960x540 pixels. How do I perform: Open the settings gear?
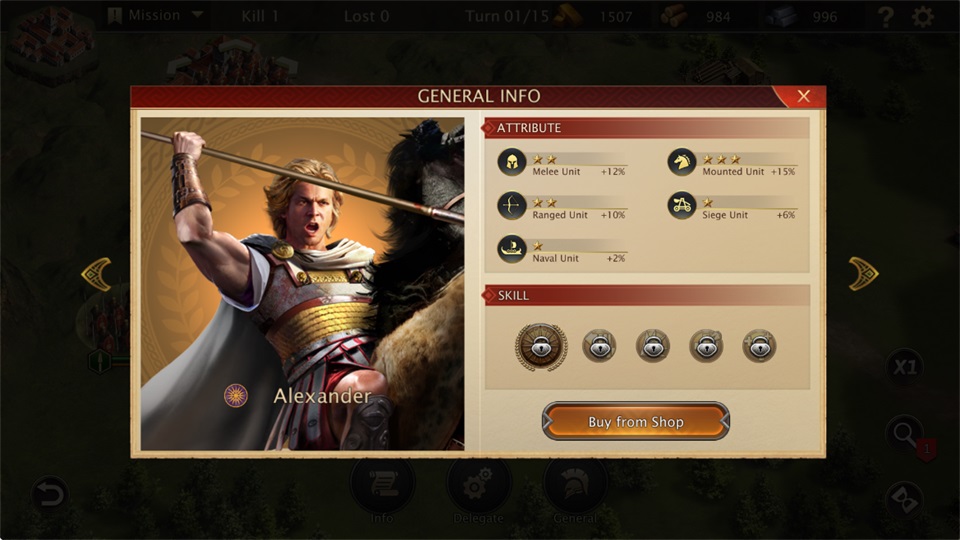coord(923,17)
